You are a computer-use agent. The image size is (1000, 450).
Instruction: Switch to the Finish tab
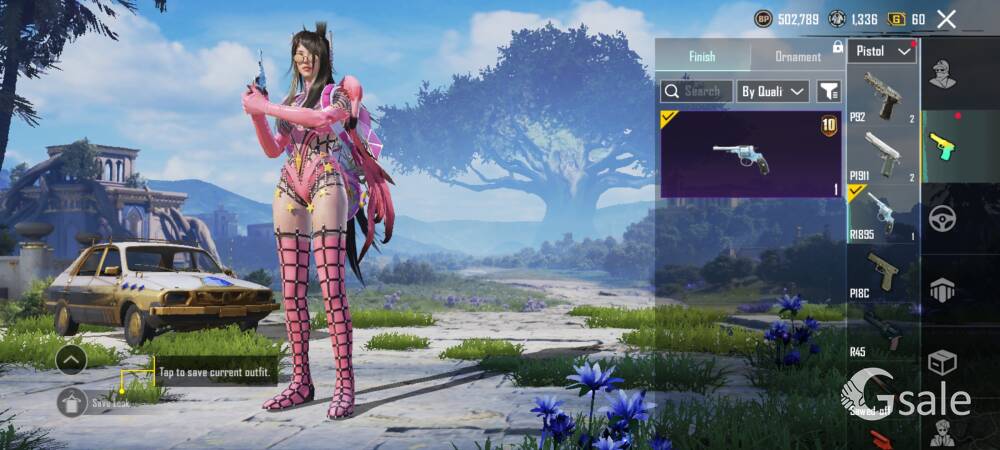702,56
